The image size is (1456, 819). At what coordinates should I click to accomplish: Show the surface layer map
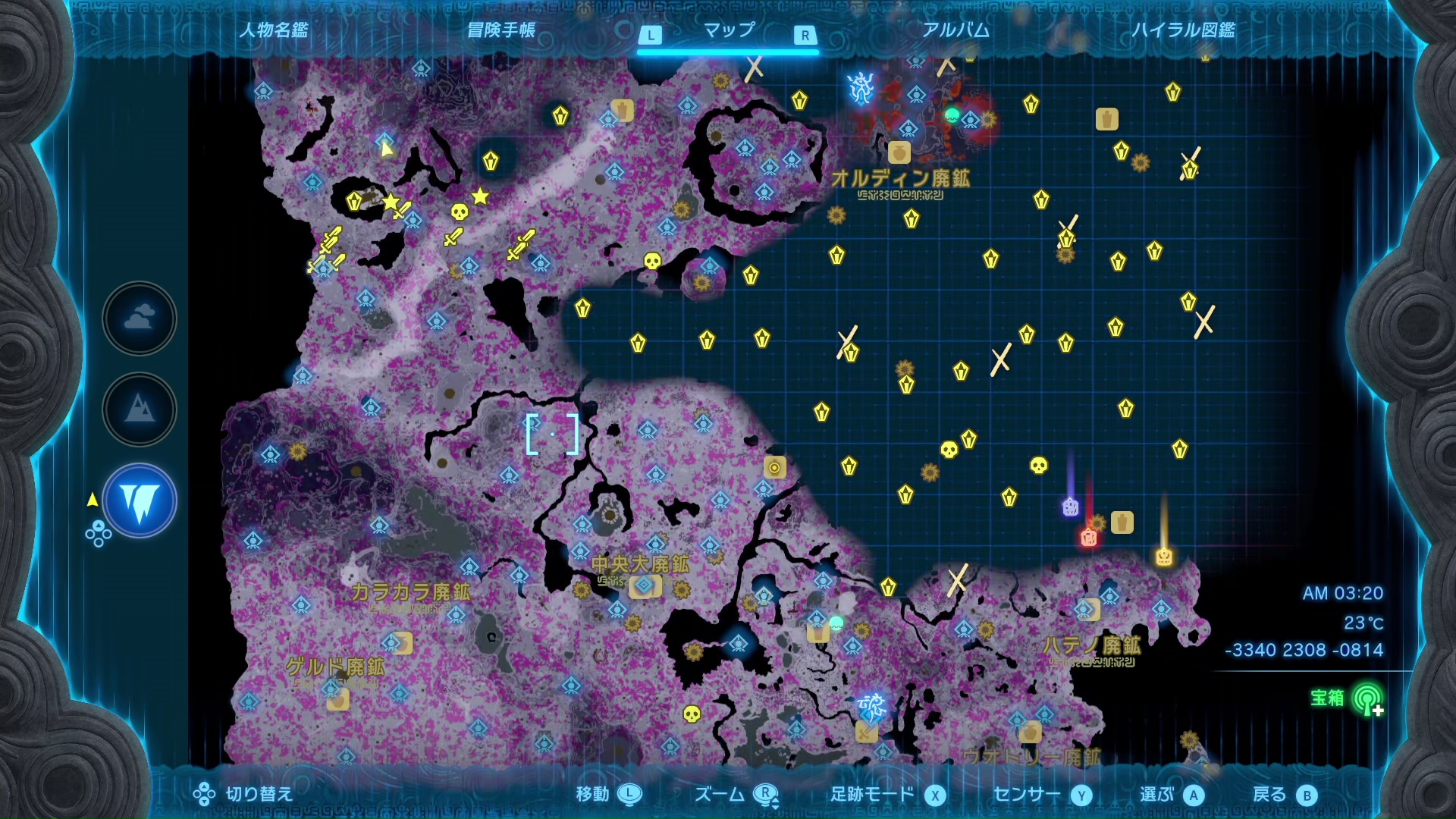pyautogui.click(x=140, y=409)
